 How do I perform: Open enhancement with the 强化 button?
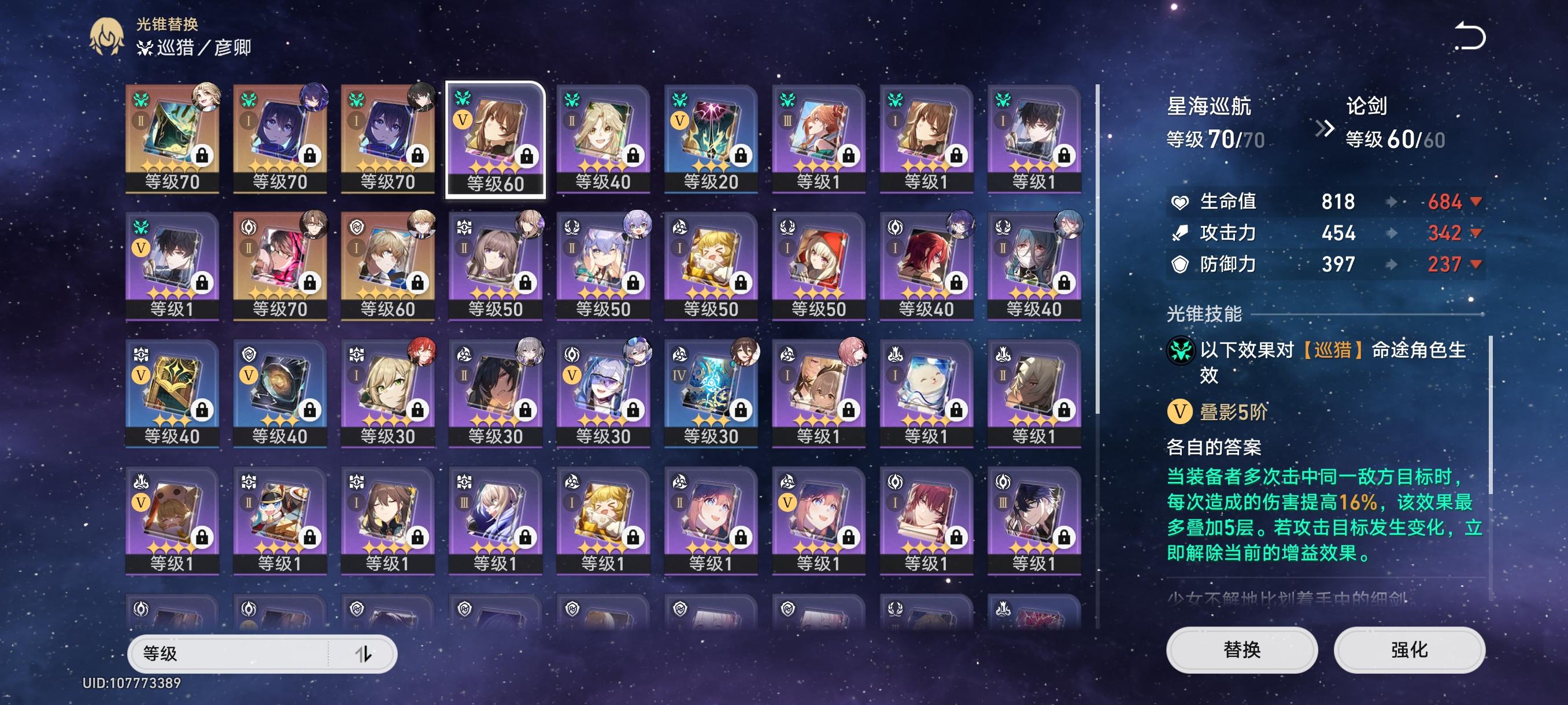1408,650
